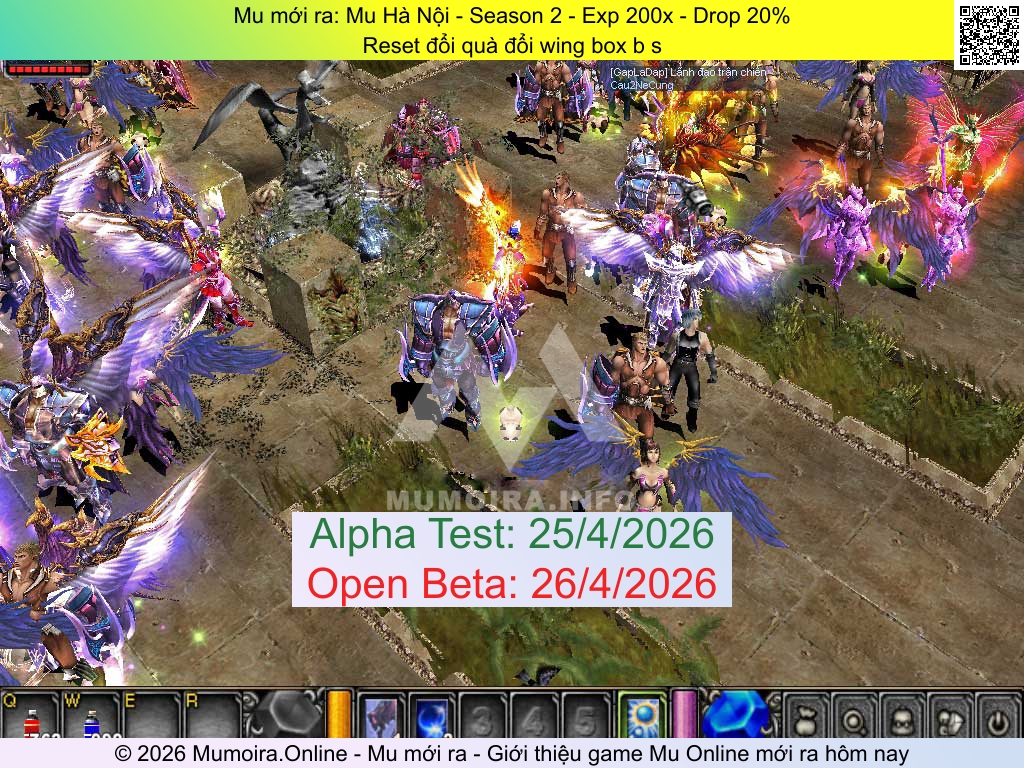Activate the blue swirl skill slot
Screen dimensions: 1024x768
click(432, 716)
